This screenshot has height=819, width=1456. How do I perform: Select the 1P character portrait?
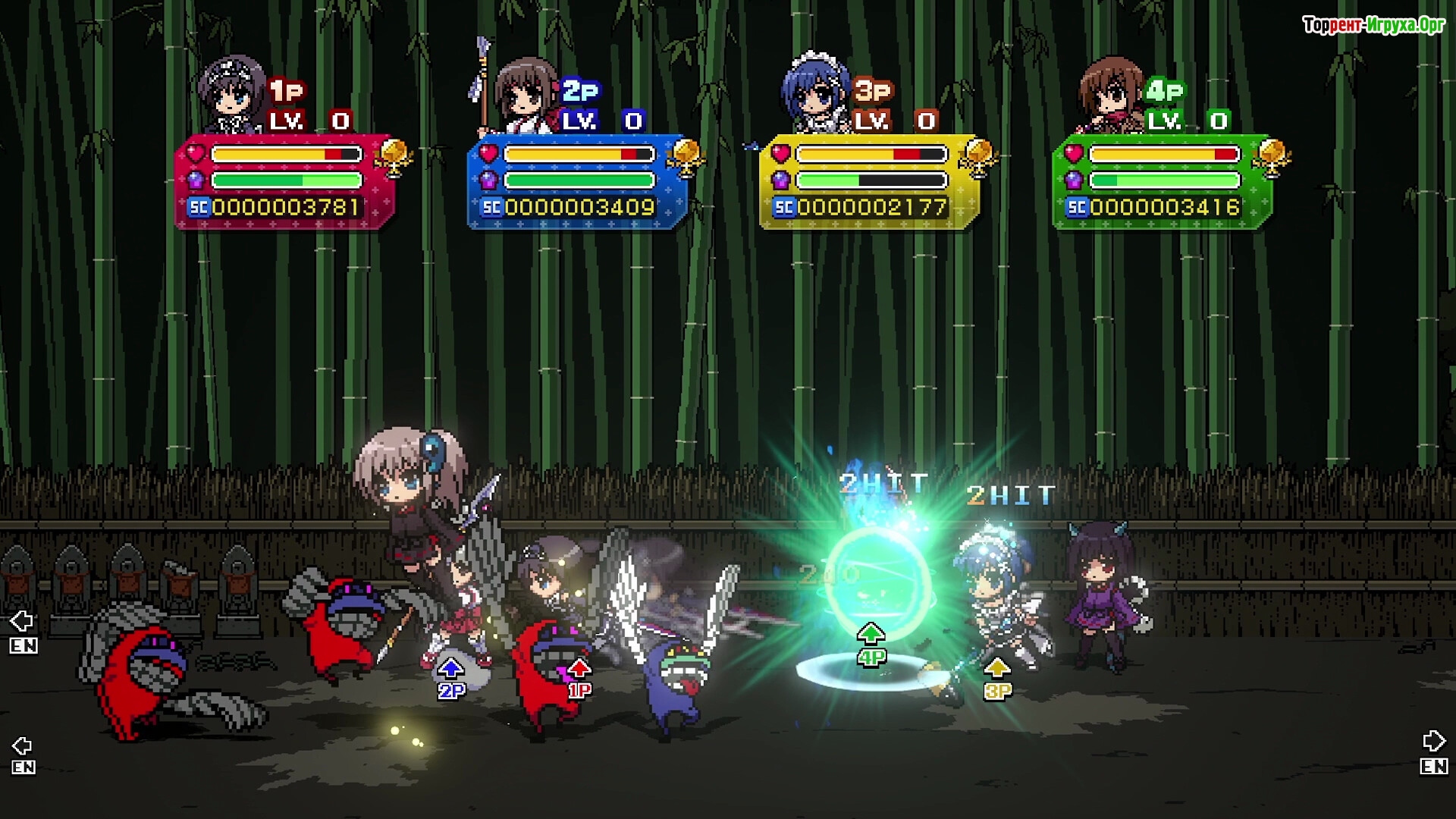pos(232,96)
